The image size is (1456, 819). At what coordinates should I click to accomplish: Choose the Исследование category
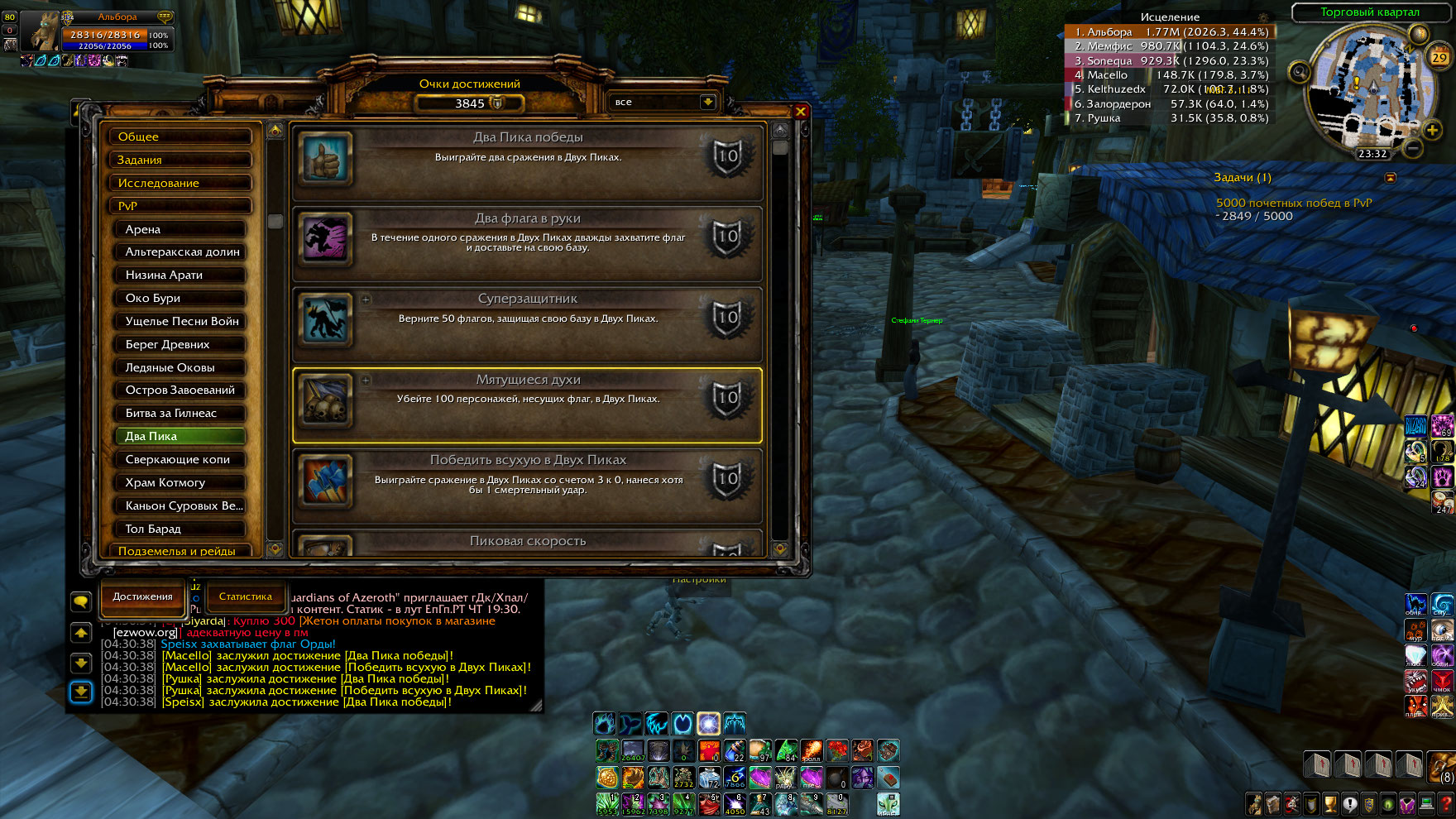coord(180,183)
